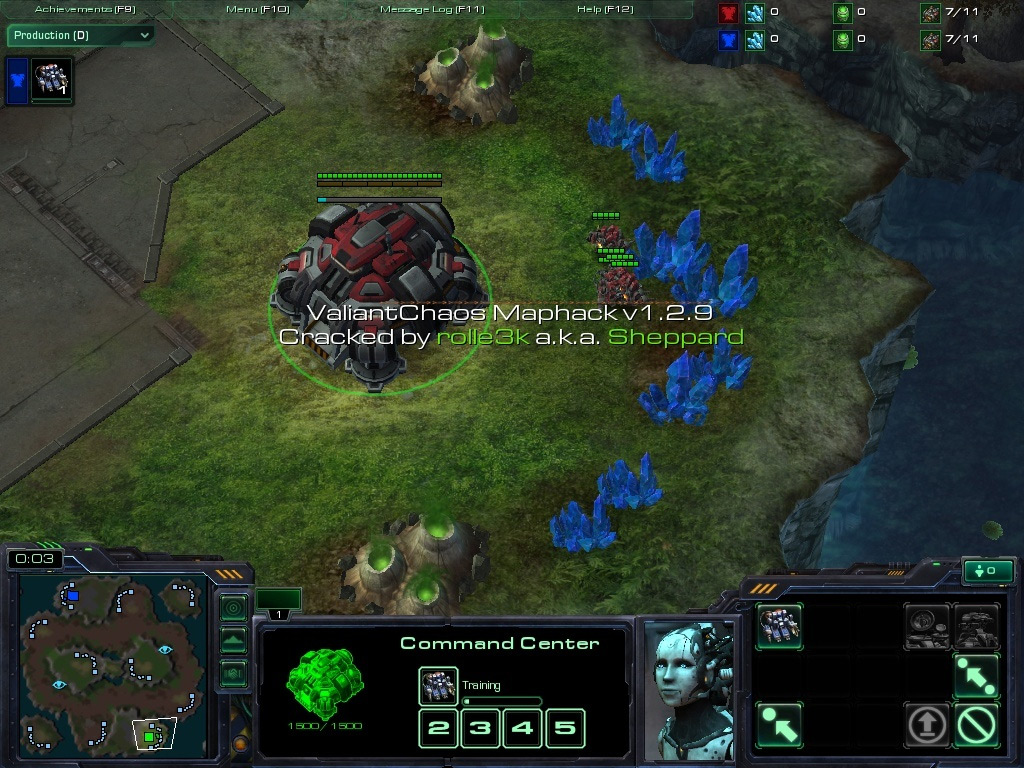This screenshot has height=768, width=1024.
Task: Toggle minimap alliance colors button
Action: pyautogui.click(x=233, y=673)
